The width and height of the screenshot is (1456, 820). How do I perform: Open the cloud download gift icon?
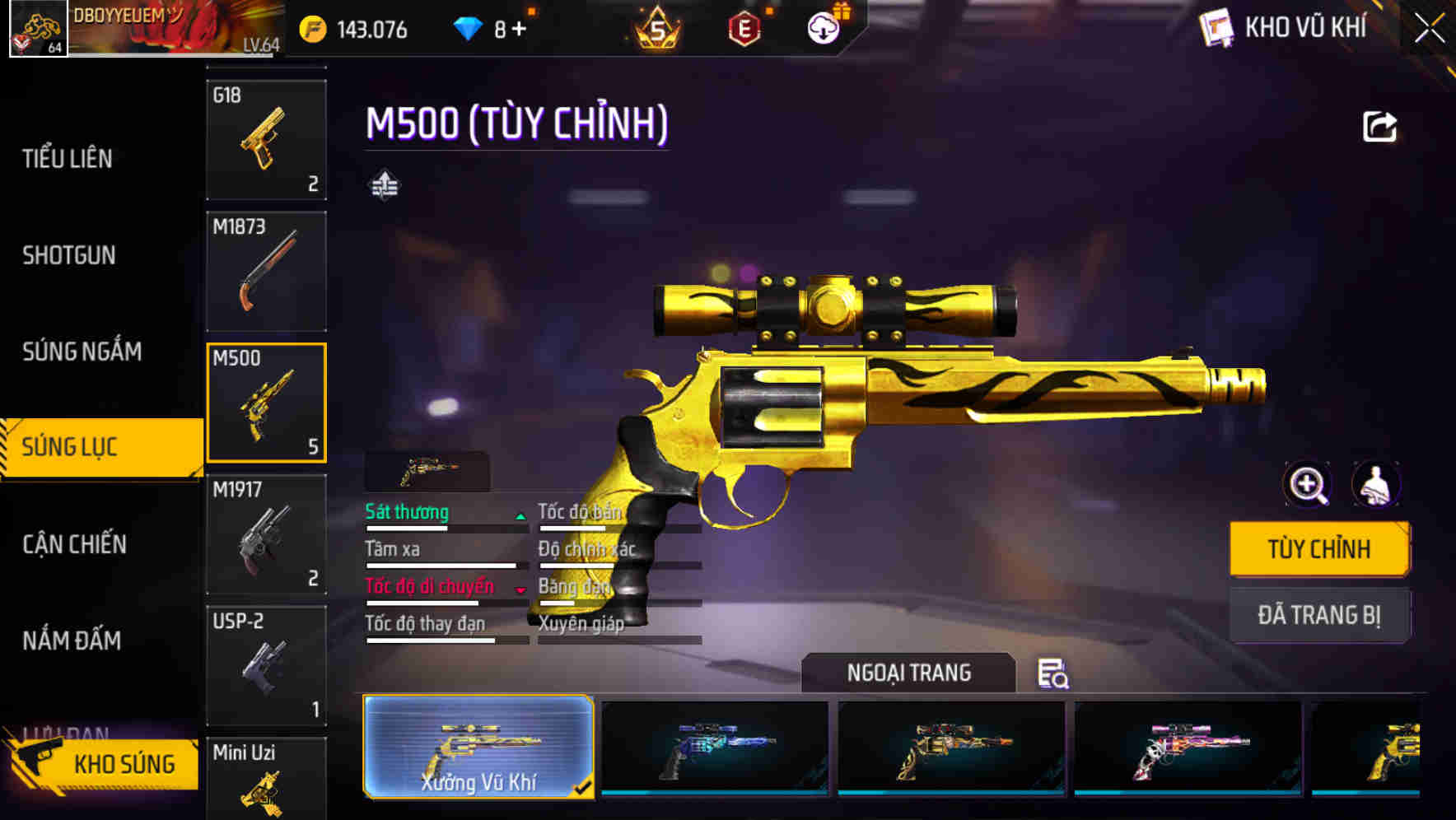824,28
